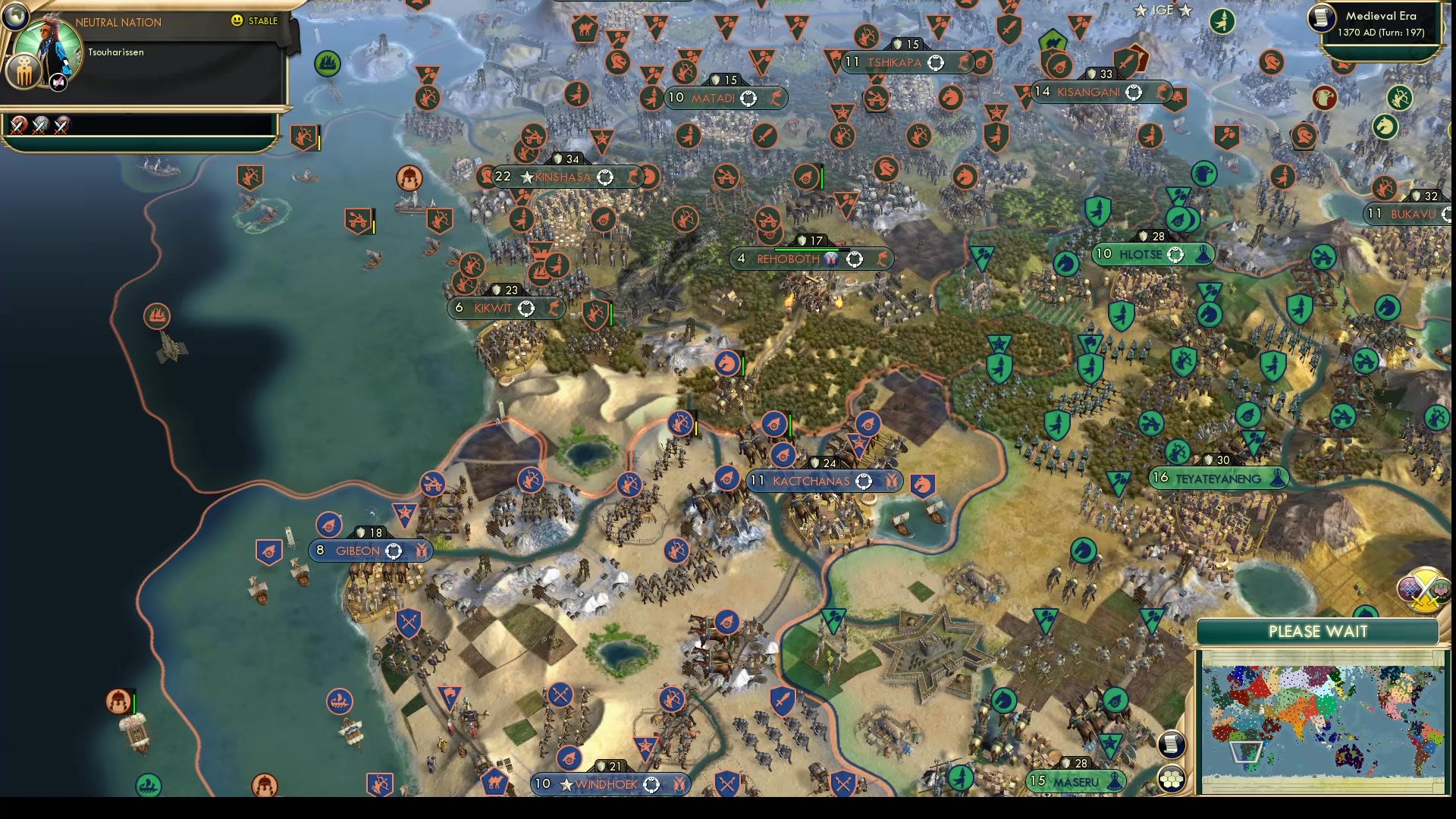This screenshot has width=1456, height=819.
Task: Open the Diplomacy crossed-swords button
Action: (1426, 589)
